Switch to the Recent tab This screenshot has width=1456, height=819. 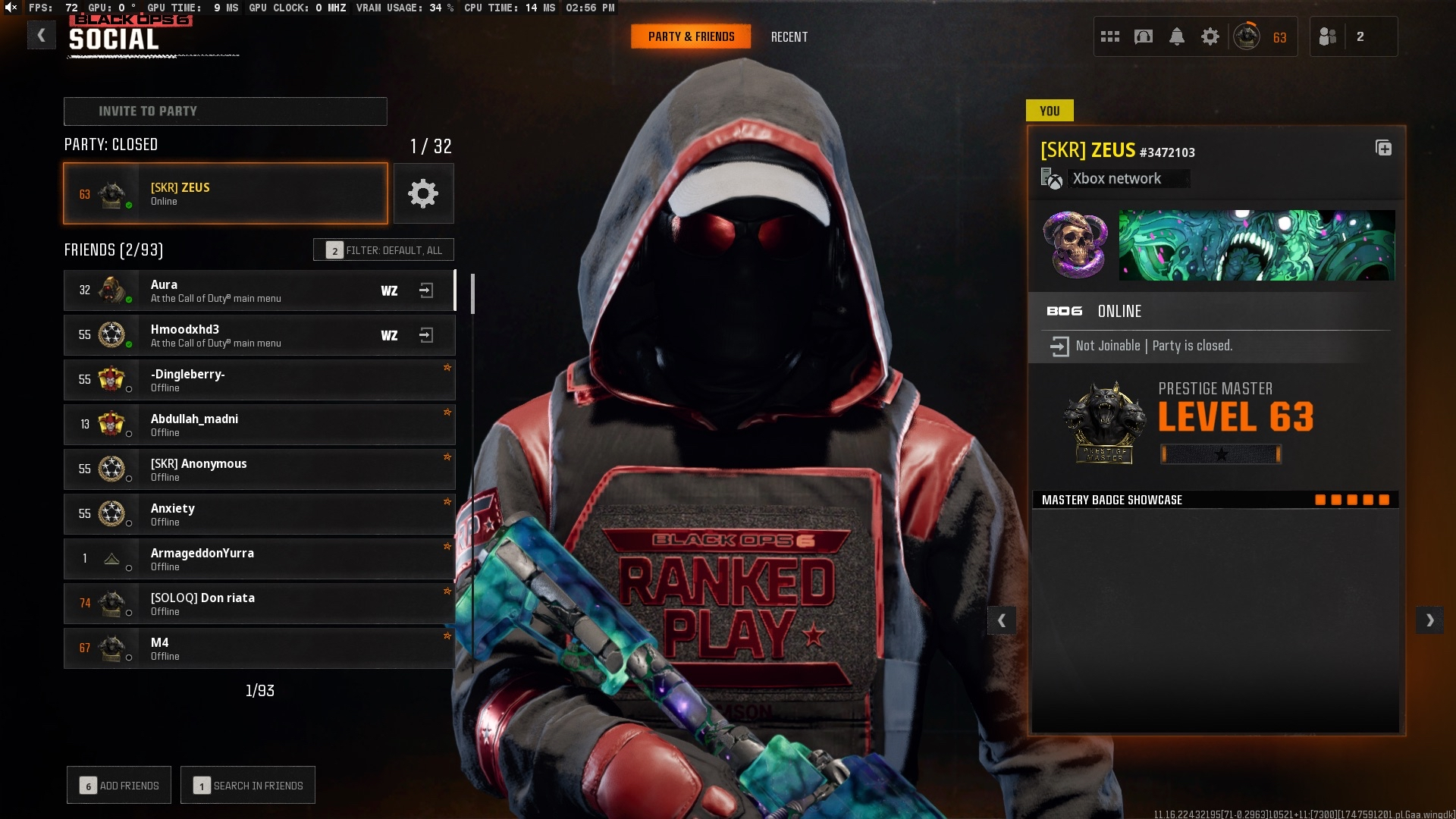tap(789, 36)
